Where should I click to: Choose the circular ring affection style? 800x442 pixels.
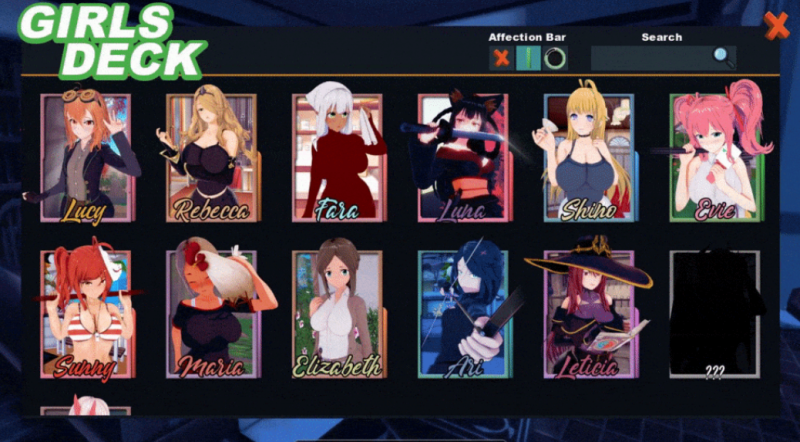coord(555,58)
